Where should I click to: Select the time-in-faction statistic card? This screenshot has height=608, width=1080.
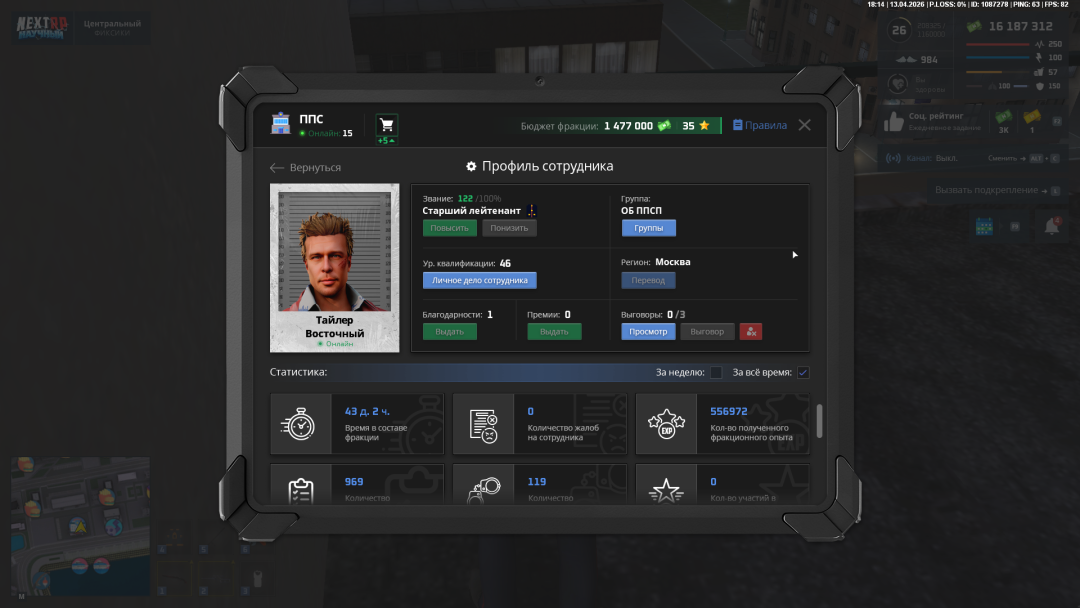(357, 424)
